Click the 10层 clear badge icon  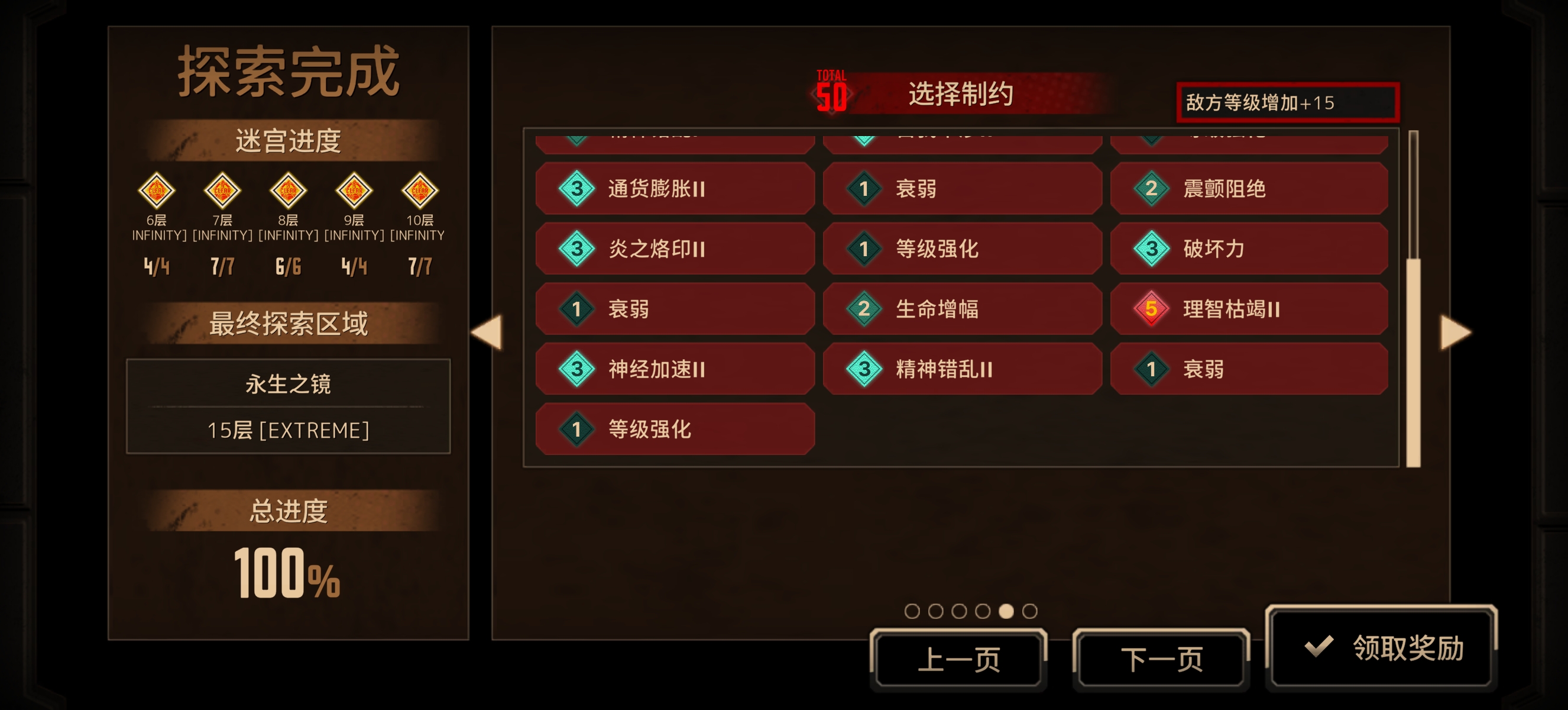tap(420, 190)
